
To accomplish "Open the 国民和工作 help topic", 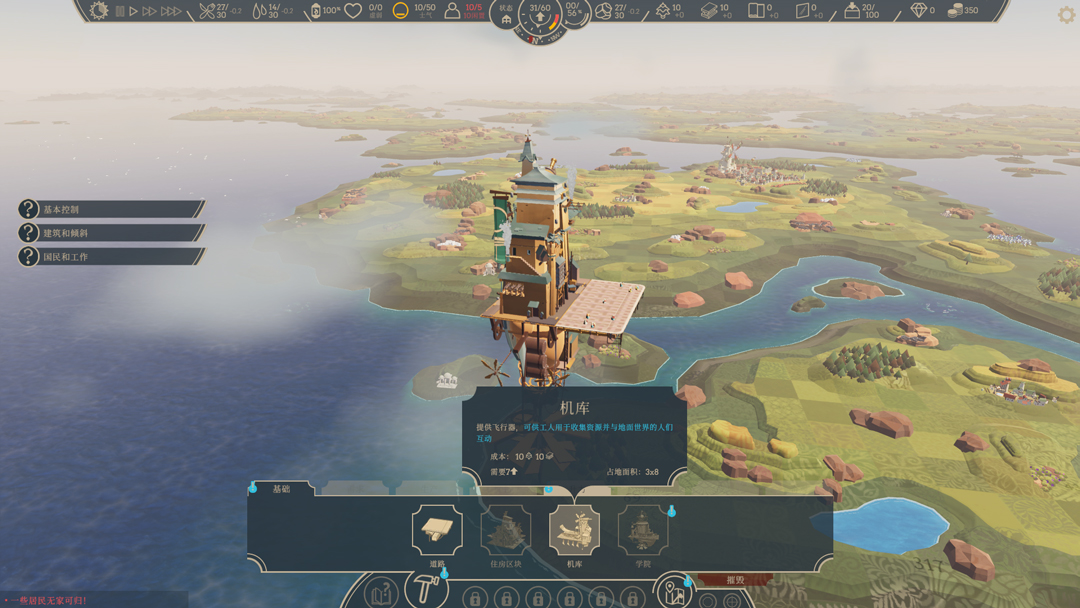I will pos(110,257).
